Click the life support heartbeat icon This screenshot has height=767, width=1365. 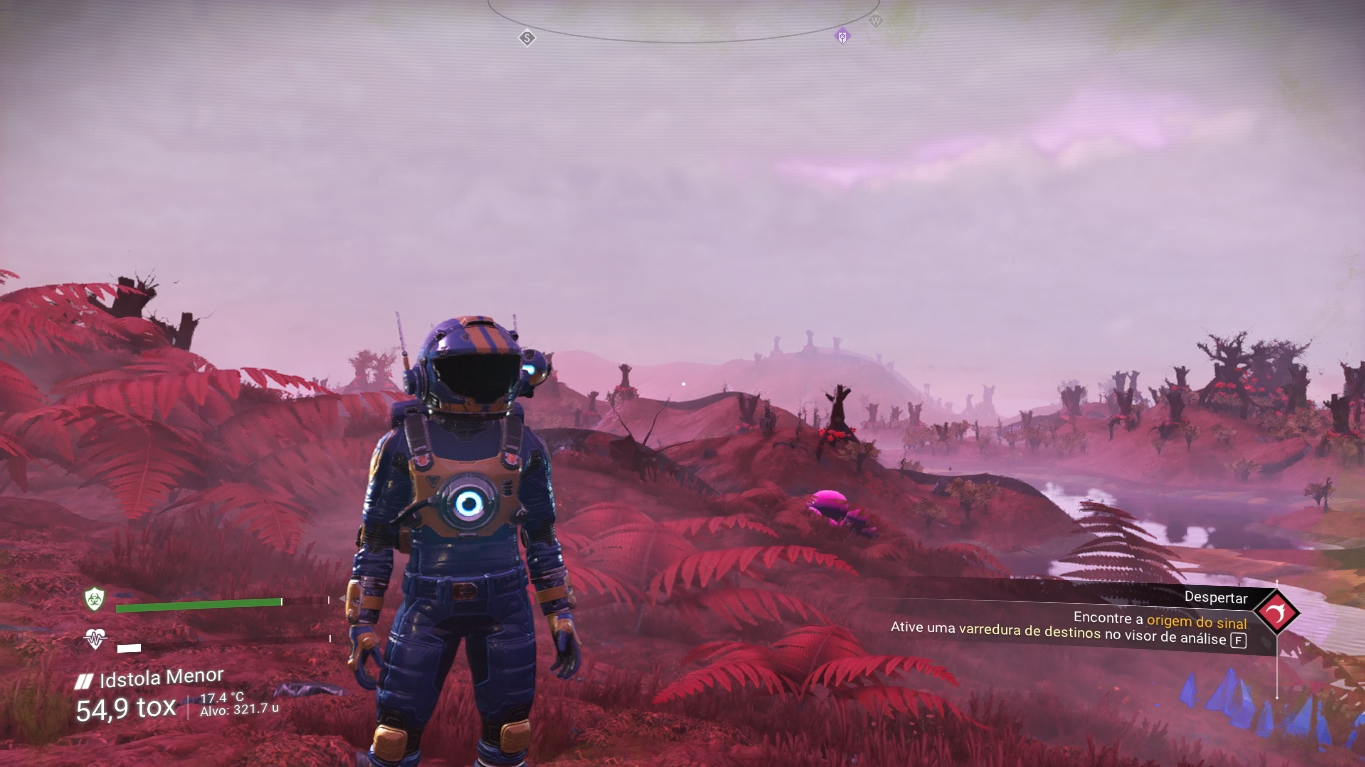click(x=95, y=639)
